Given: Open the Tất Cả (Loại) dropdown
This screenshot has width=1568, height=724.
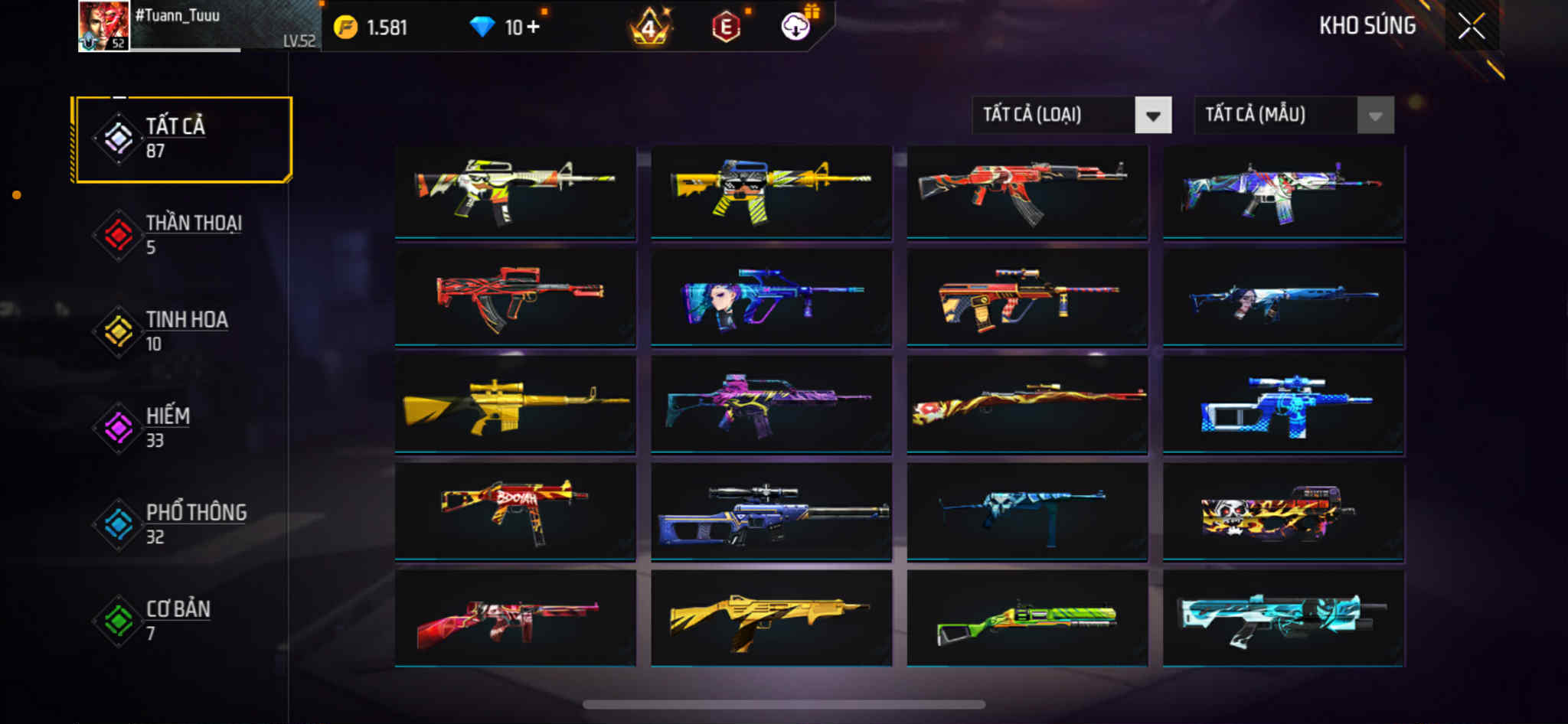Looking at the screenshot, I should click(x=1071, y=116).
